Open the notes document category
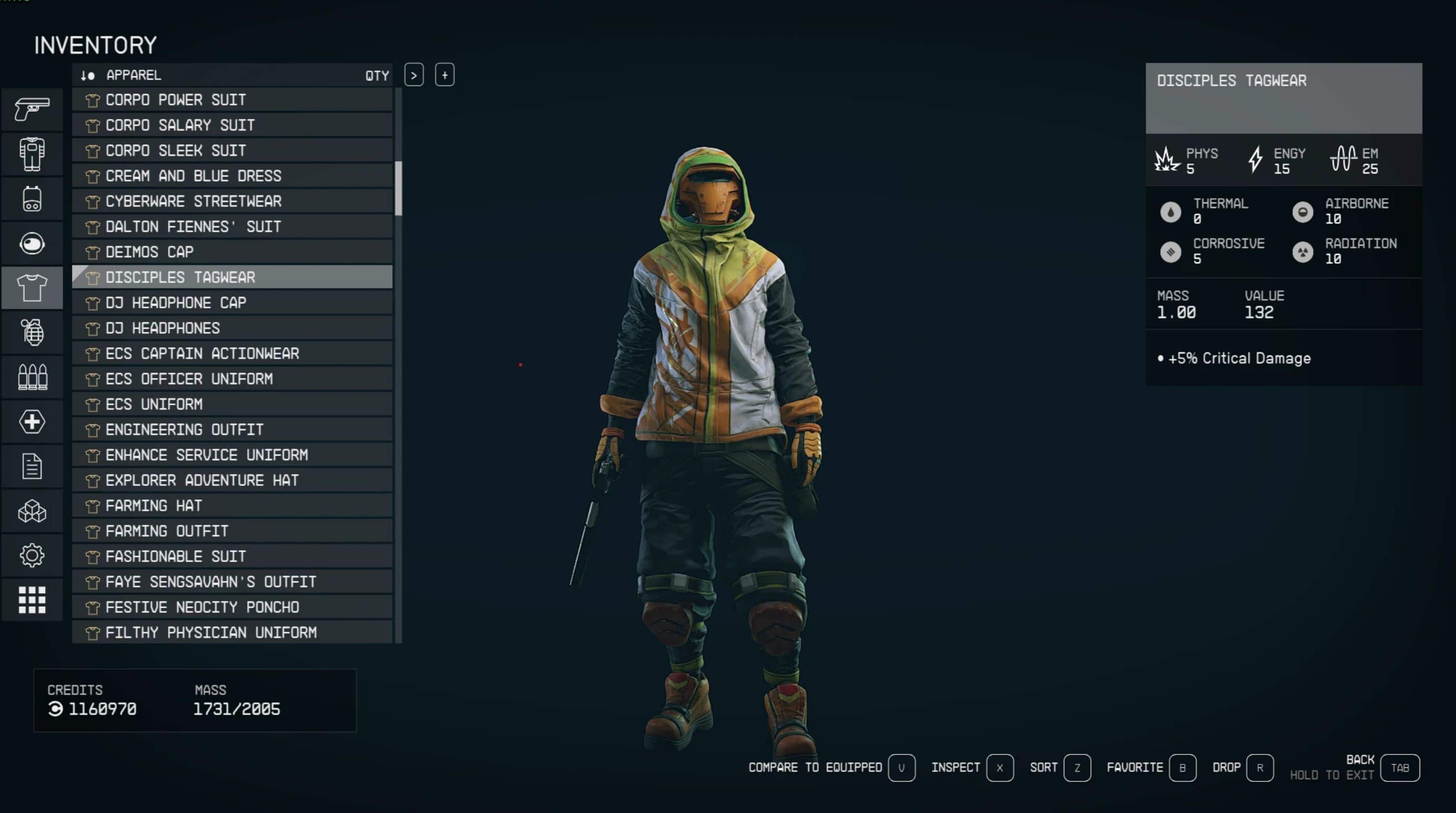 point(32,466)
